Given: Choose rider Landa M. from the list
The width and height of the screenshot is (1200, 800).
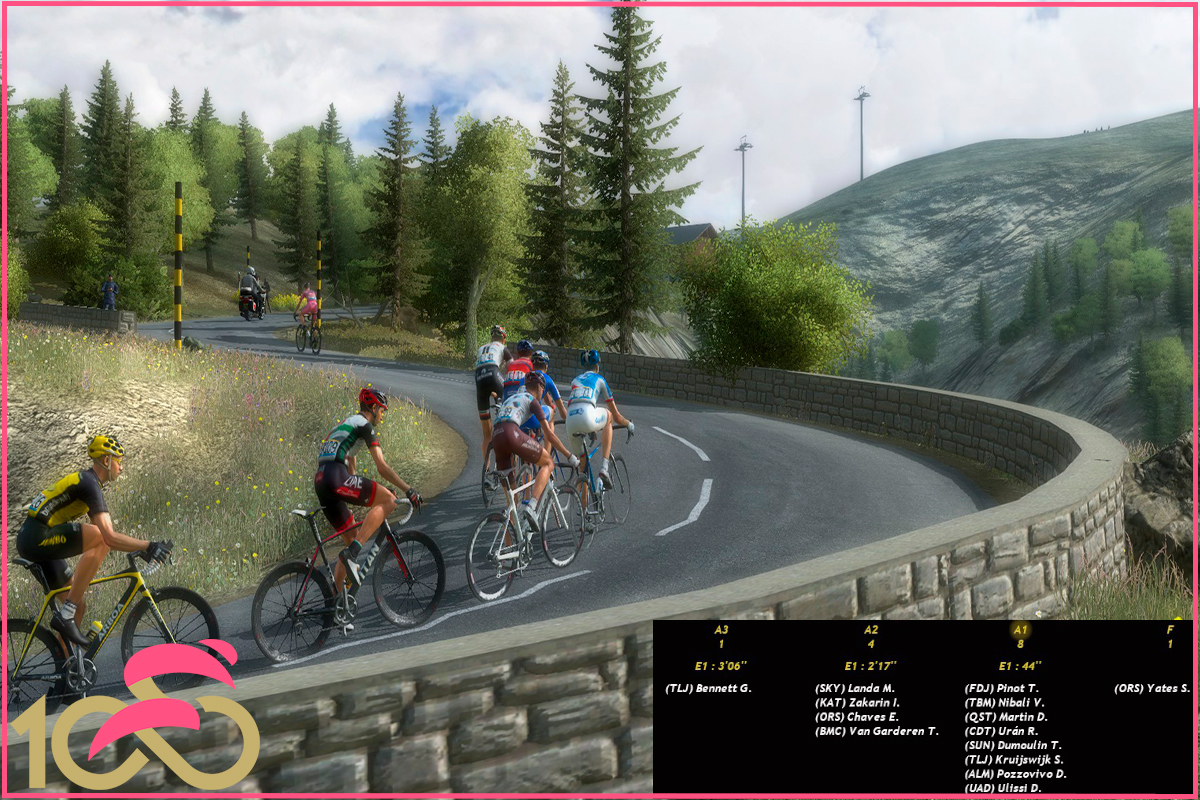Looking at the screenshot, I should coord(855,688).
